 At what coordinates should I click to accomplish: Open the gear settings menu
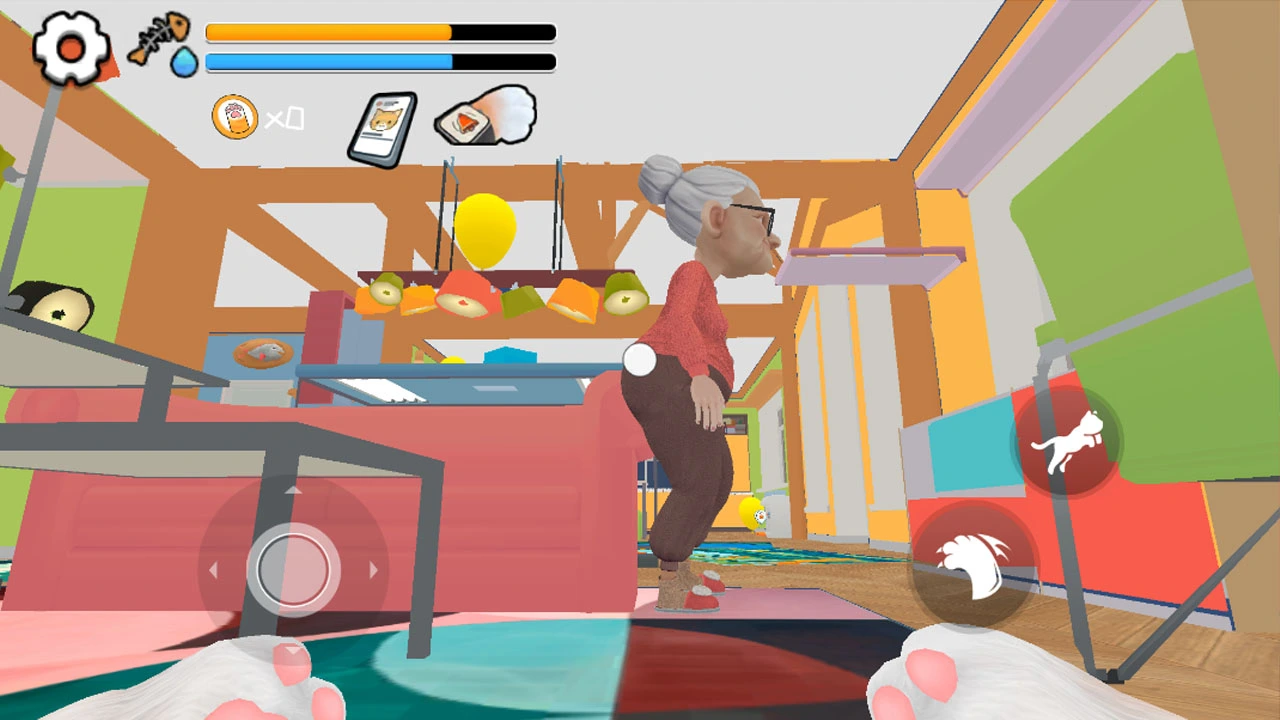click(71, 47)
